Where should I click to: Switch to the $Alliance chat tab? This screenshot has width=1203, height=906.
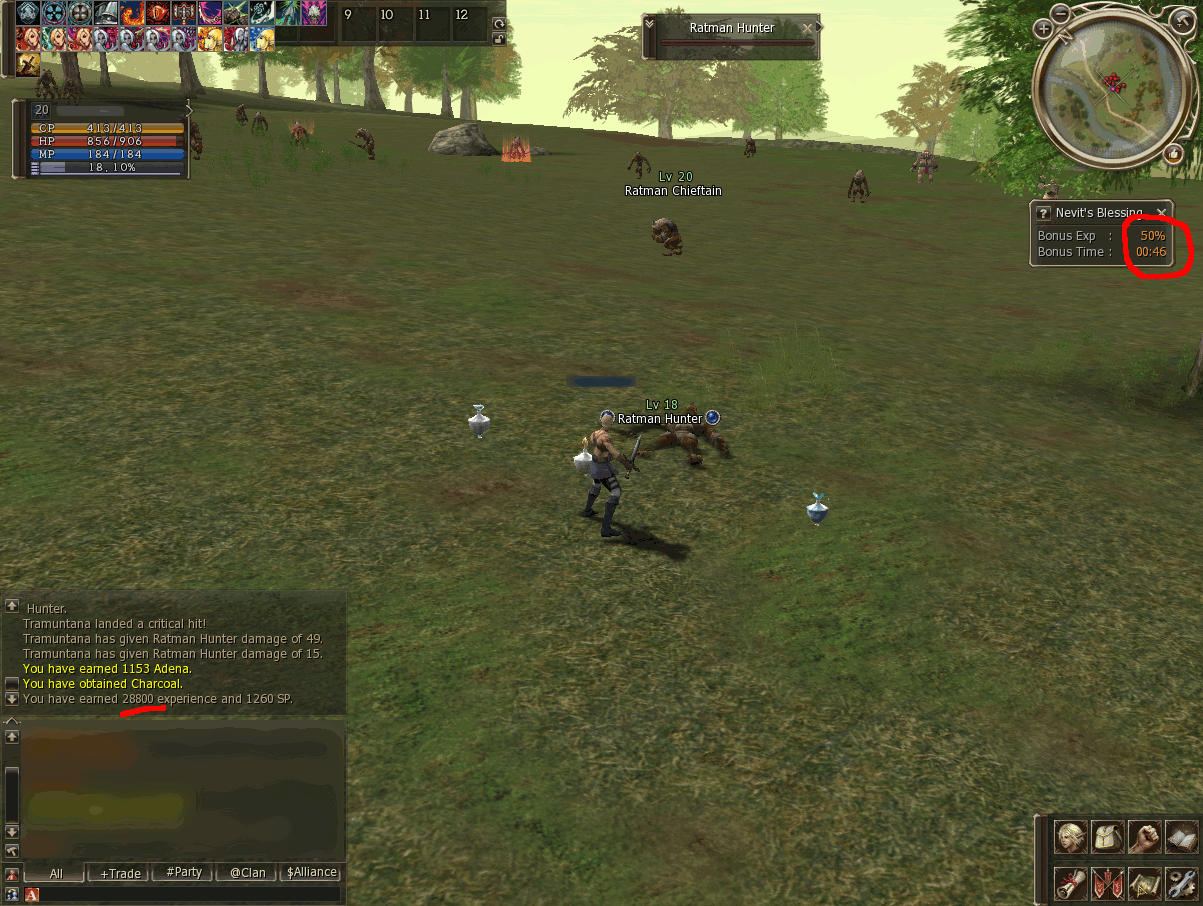[312, 873]
